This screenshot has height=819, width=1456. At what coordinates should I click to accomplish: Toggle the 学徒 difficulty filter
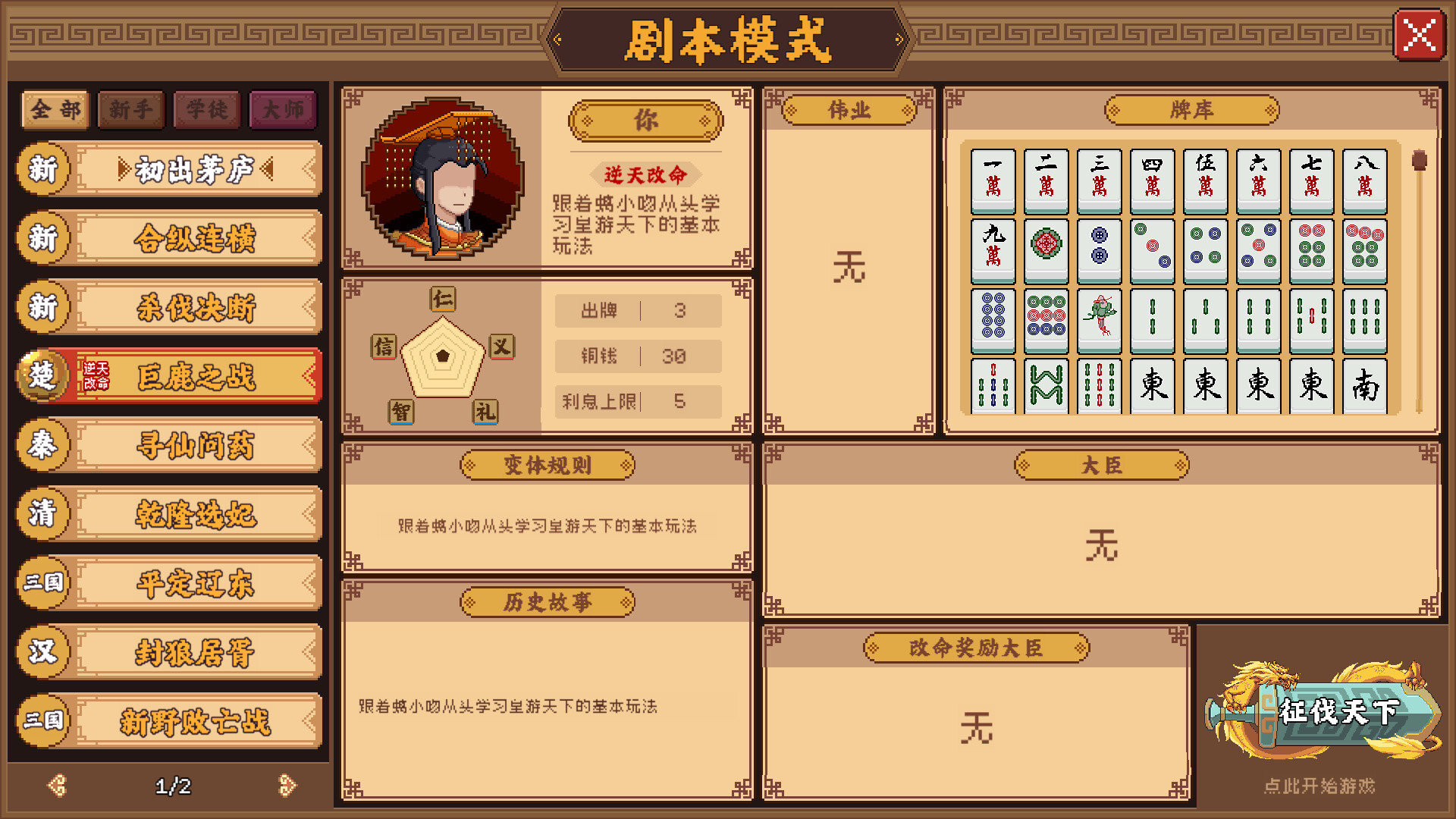pos(206,108)
